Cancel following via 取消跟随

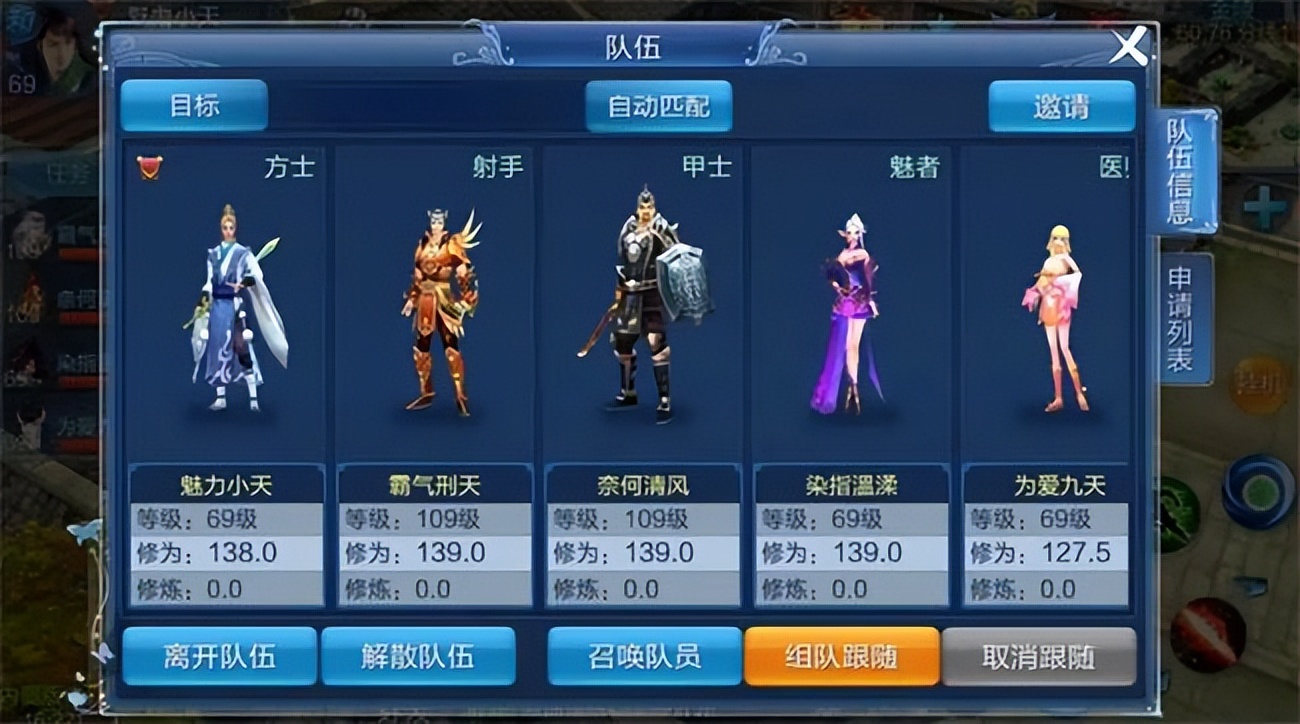(1040, 654)
